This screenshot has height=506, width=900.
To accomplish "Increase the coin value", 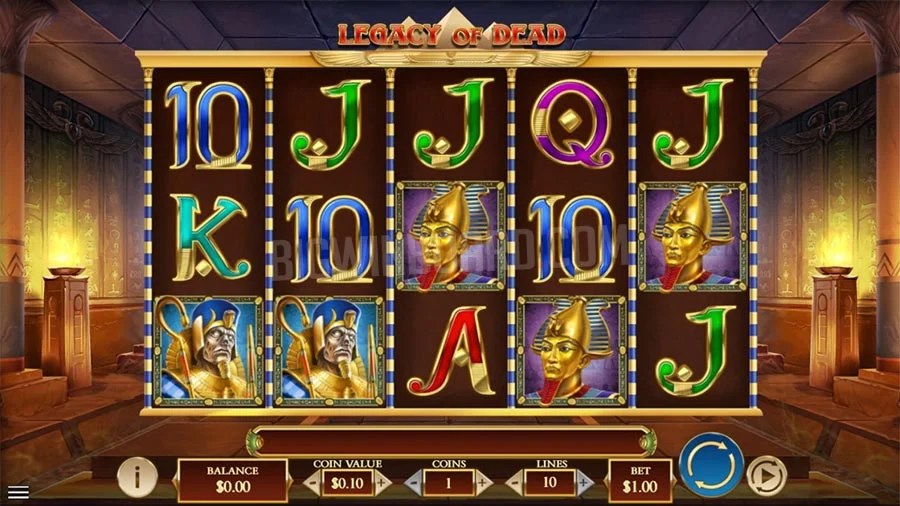I will [382, 483].
